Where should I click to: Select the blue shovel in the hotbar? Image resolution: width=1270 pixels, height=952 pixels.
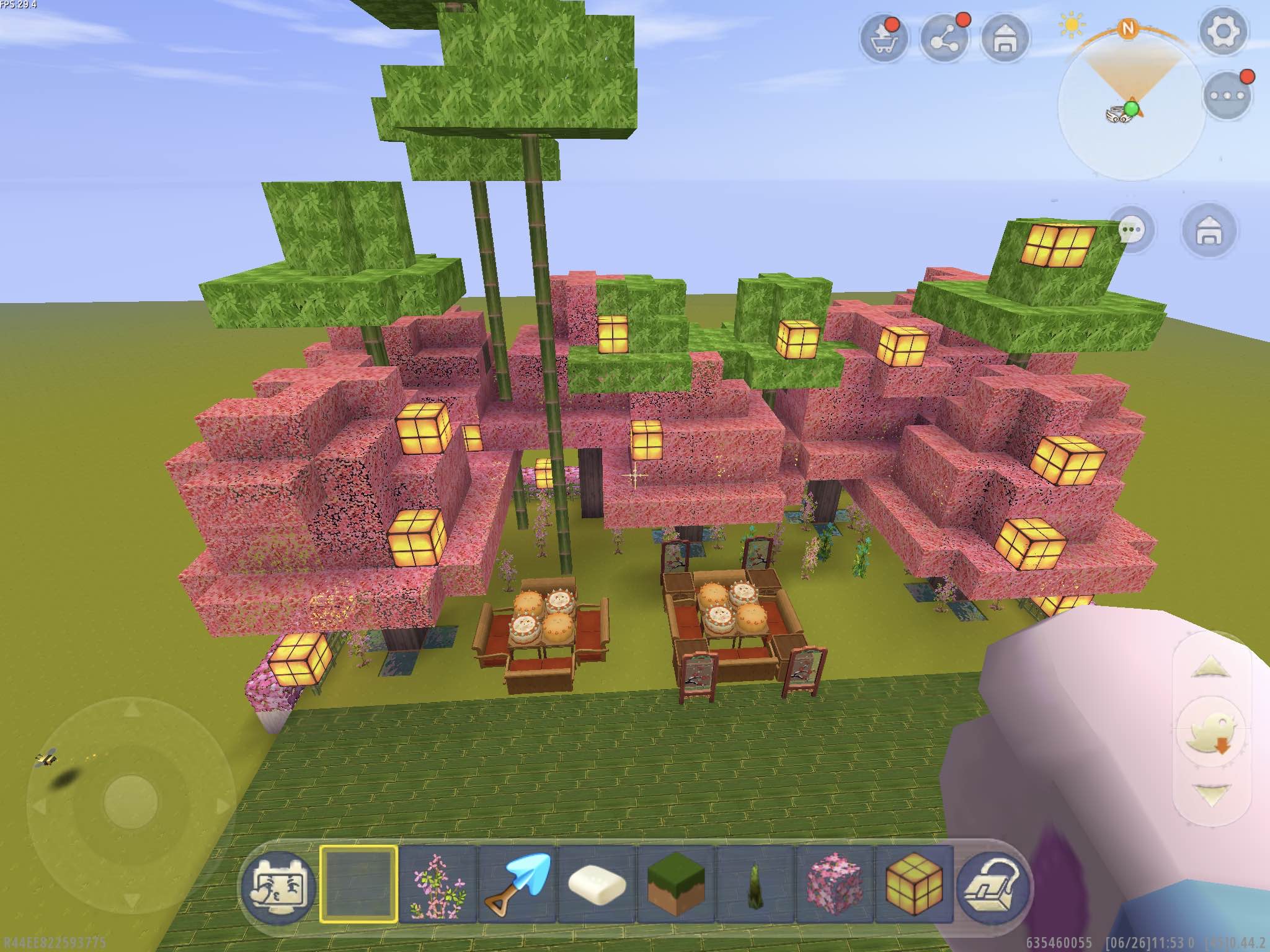(517, 884)
